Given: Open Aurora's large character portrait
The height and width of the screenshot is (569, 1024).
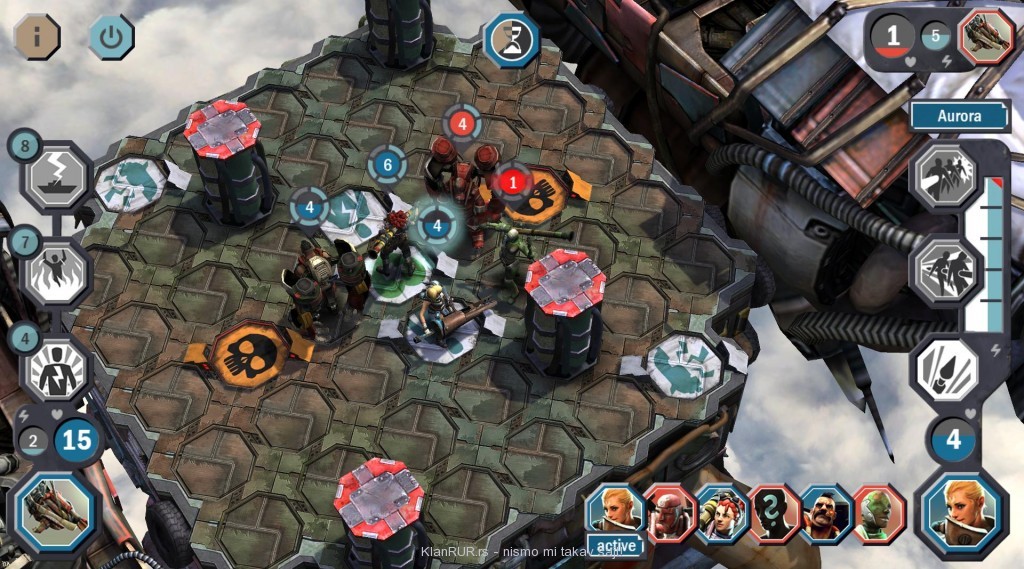Looking at the screenshot, I should coord(962,514).
